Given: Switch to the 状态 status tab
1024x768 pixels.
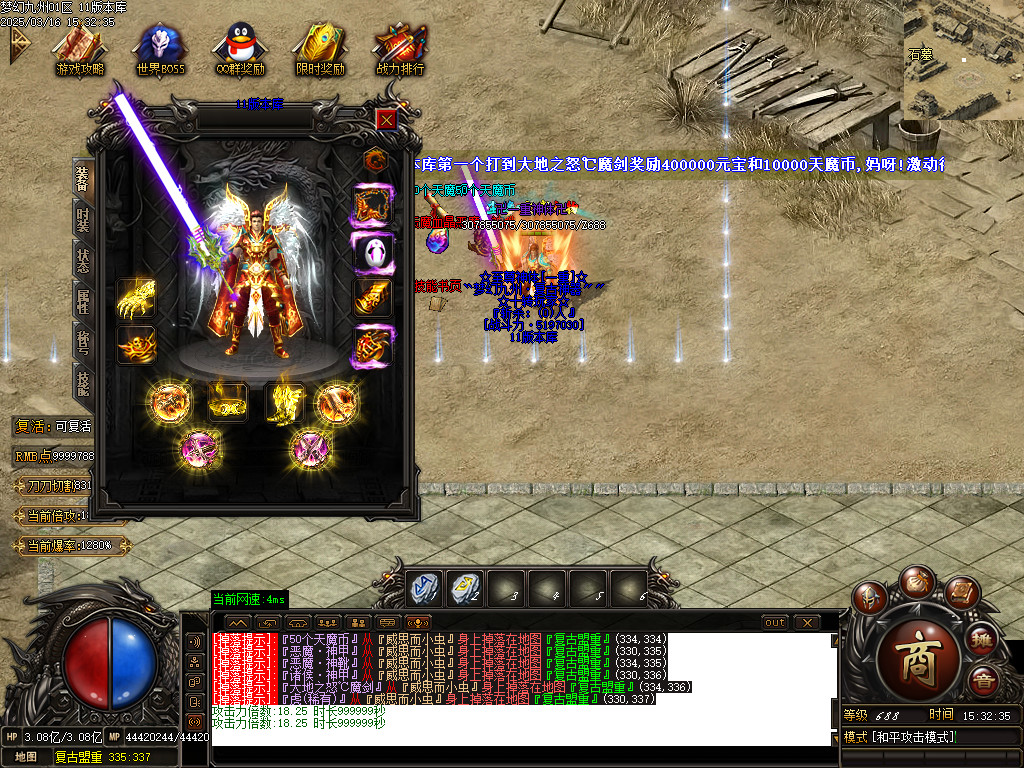Looking at the screenshot, I should pyautogui.click(x=83, y=258).
